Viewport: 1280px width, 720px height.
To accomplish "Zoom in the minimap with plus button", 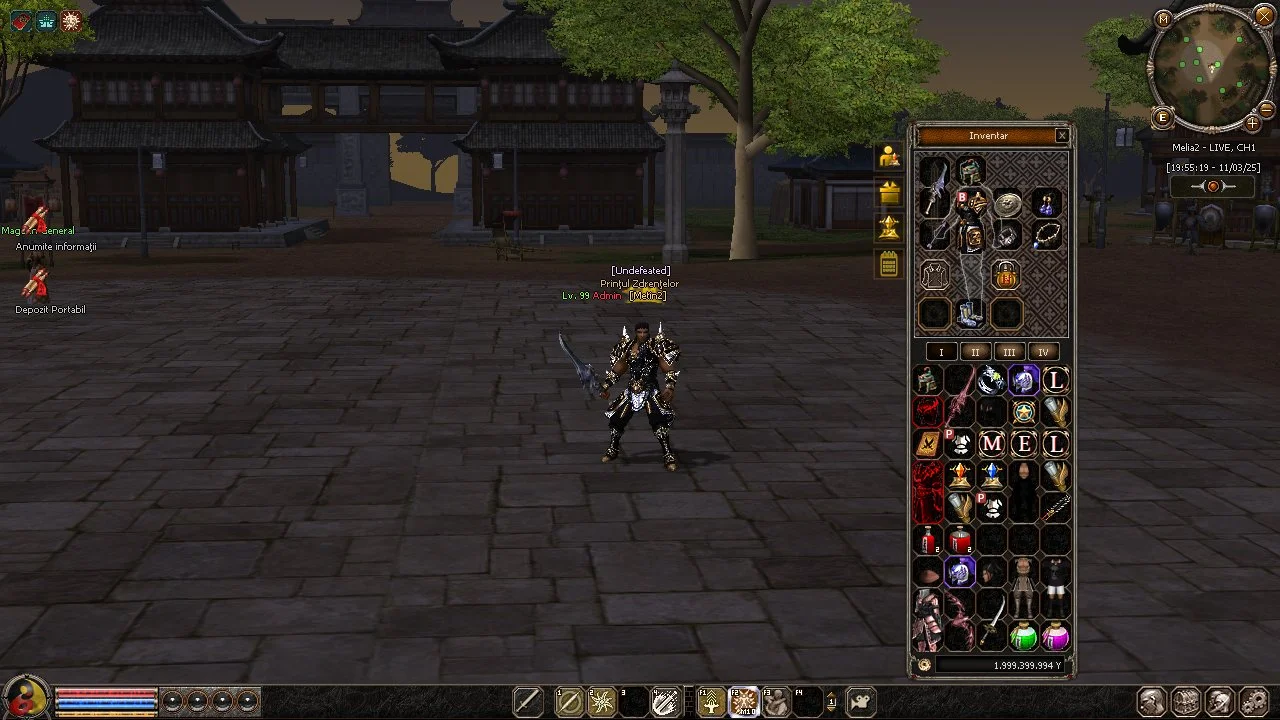I will point(1252,123).
